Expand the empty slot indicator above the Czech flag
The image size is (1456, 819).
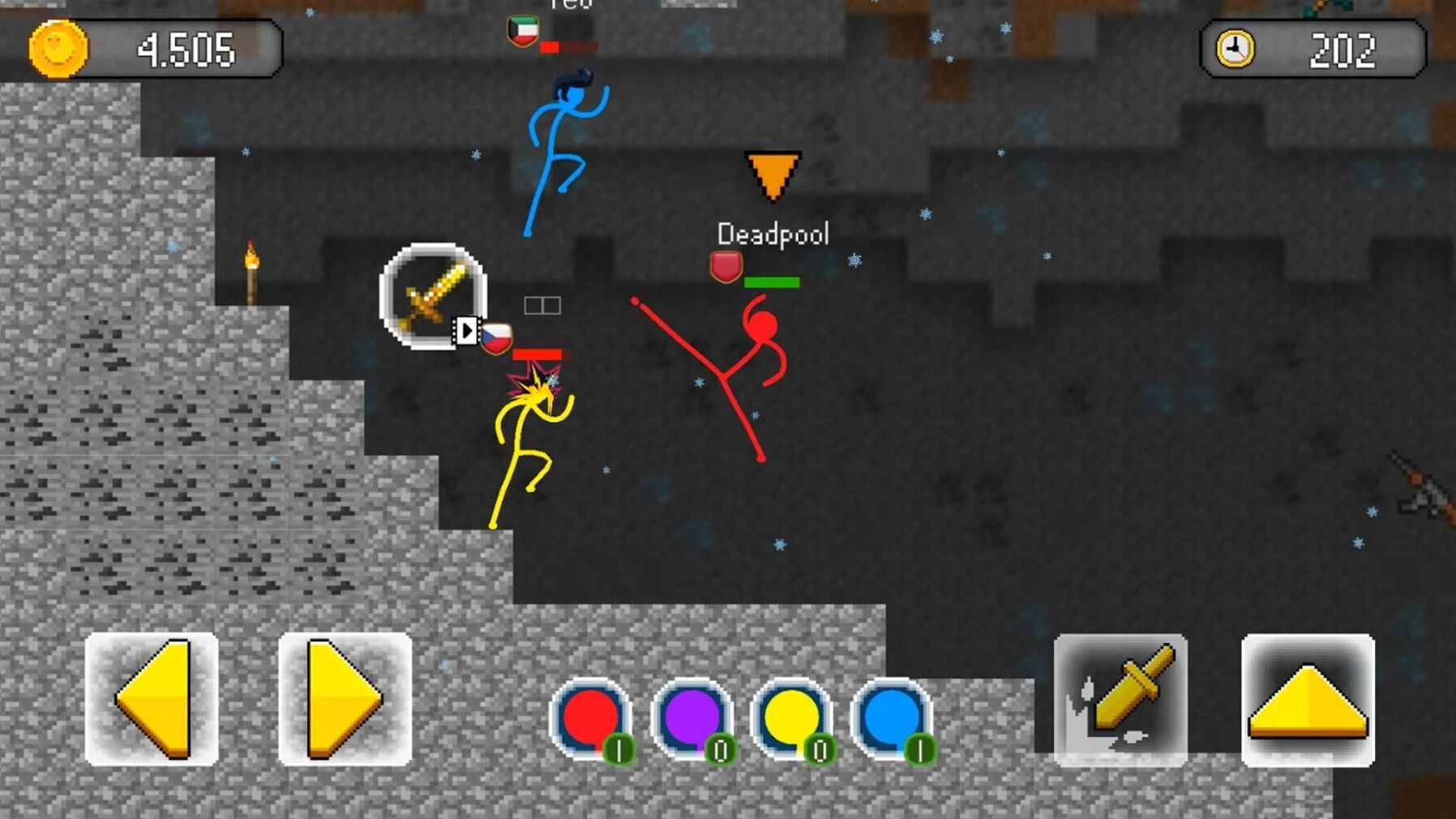(542, 304)
